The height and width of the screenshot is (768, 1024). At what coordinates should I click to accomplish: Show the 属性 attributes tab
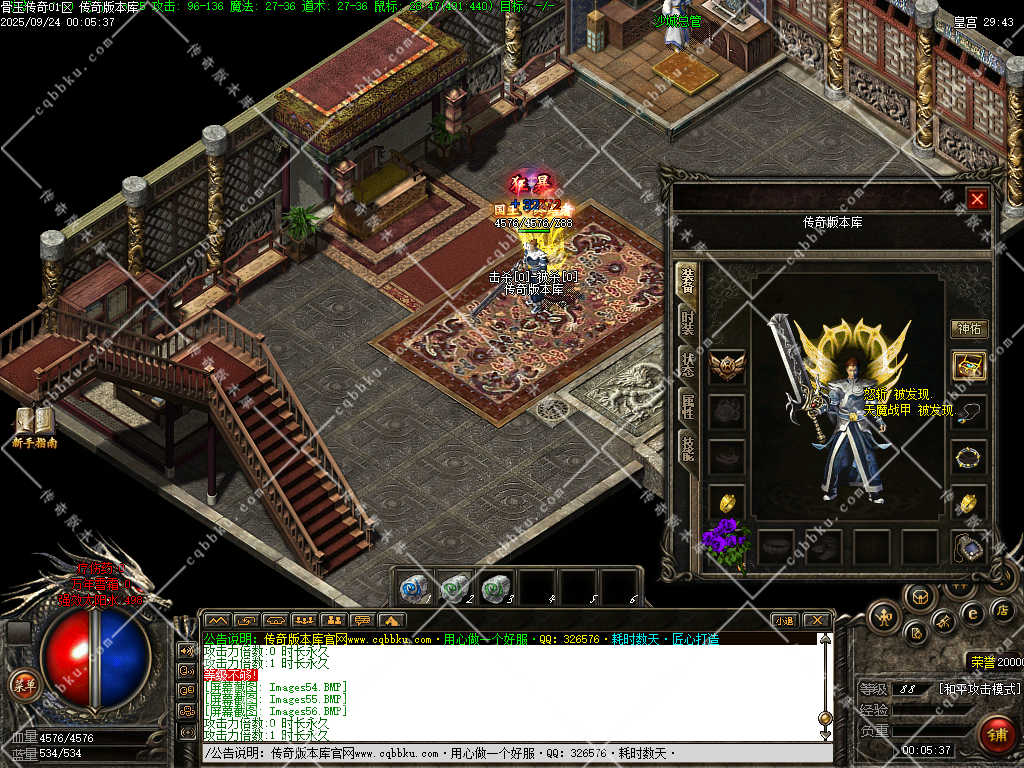pyautogui.click(x=687, y=405)
